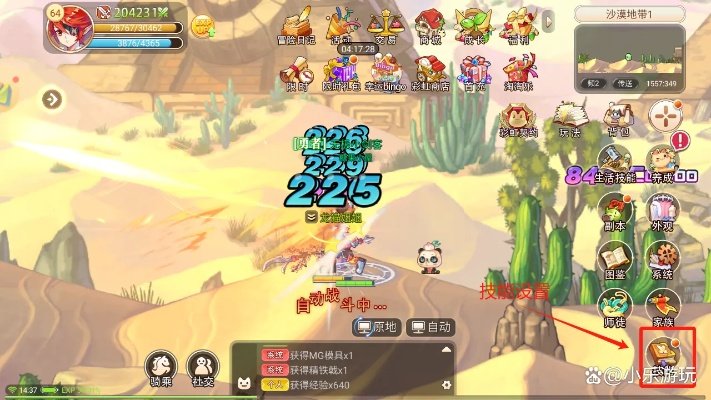Open the 骑乘 mount menu

[161, 368]
